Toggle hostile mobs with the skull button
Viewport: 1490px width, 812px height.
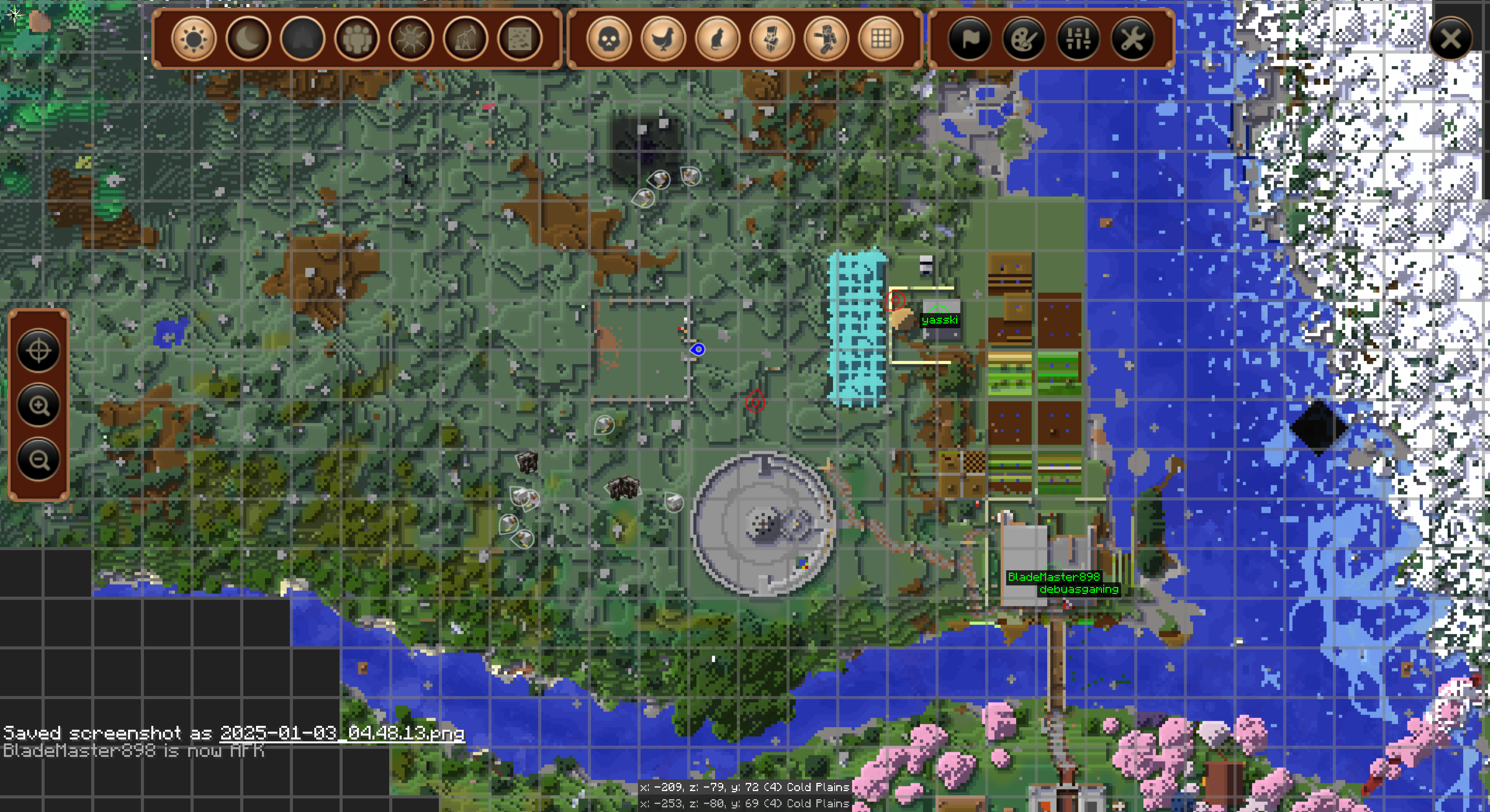[608, 39]
